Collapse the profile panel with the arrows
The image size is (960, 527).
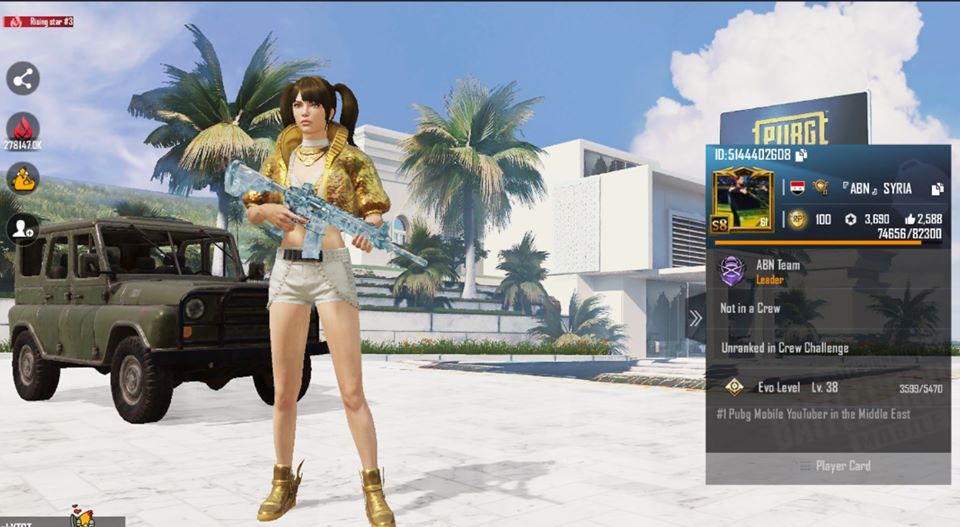click(695, 319)
